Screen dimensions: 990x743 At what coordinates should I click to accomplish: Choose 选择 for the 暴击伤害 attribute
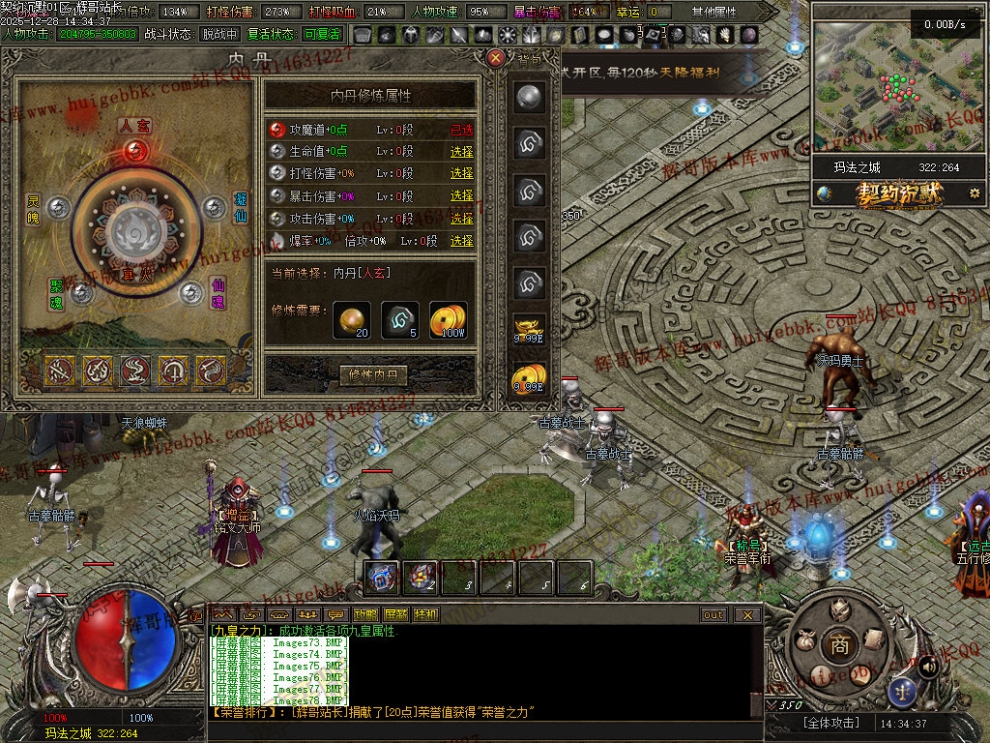461,196
